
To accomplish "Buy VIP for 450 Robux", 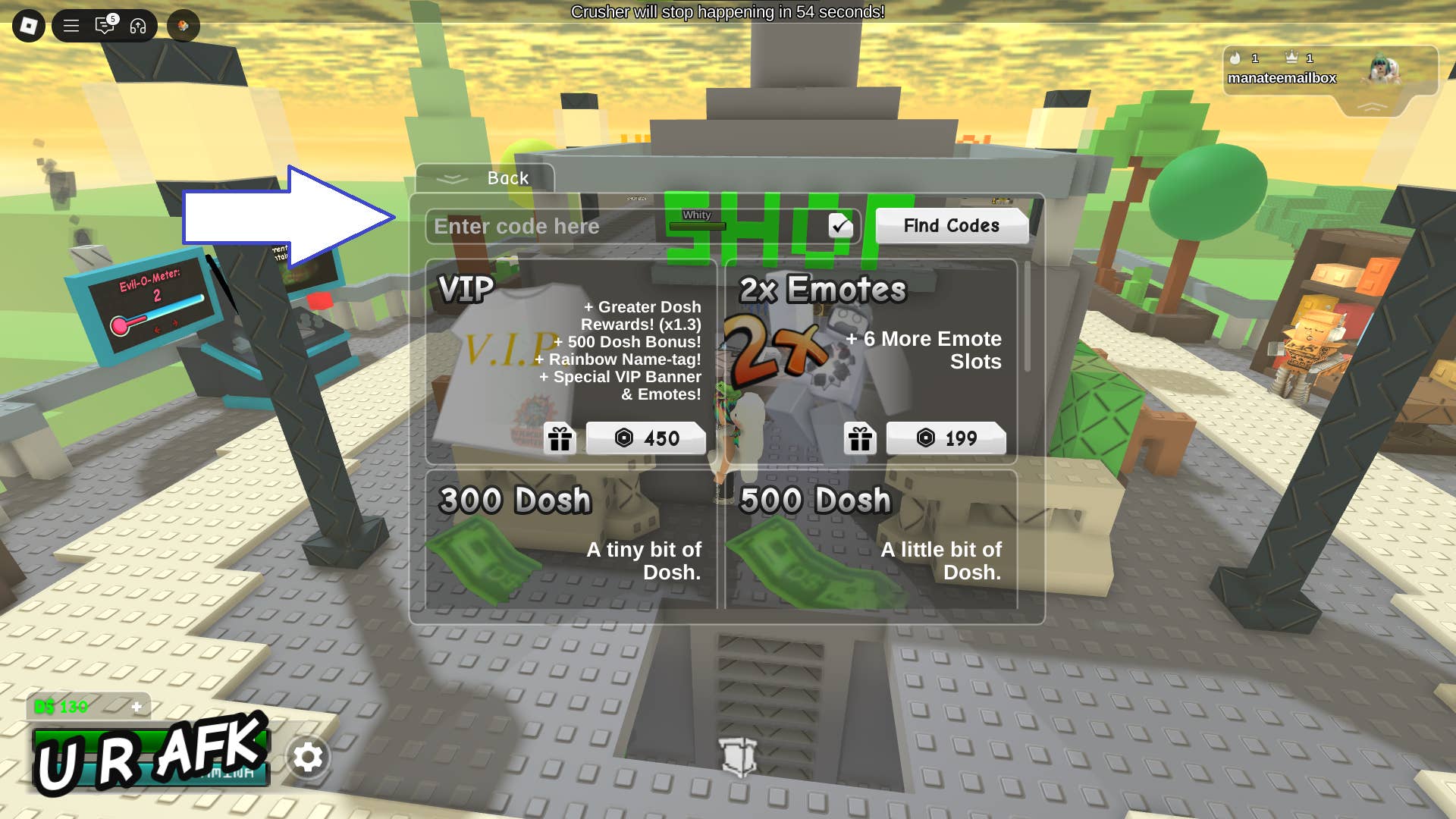I will click(646, 438).
